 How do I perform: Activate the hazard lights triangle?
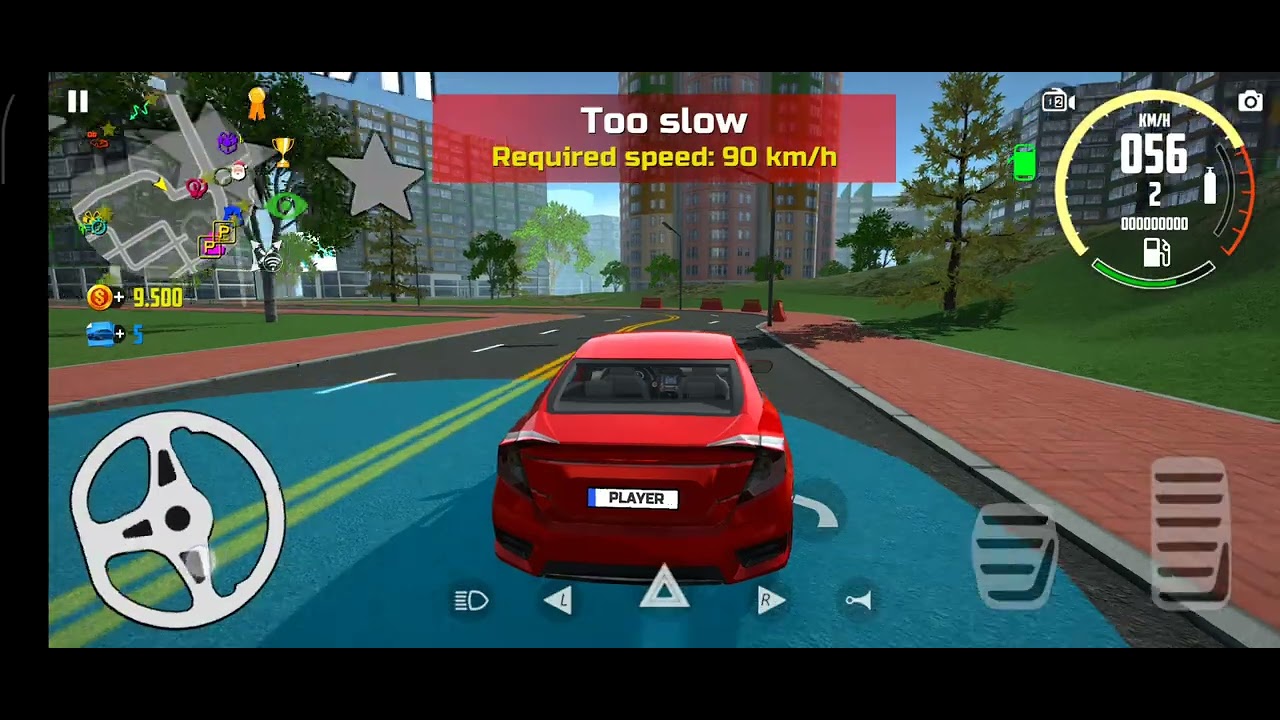coord(664,589)
